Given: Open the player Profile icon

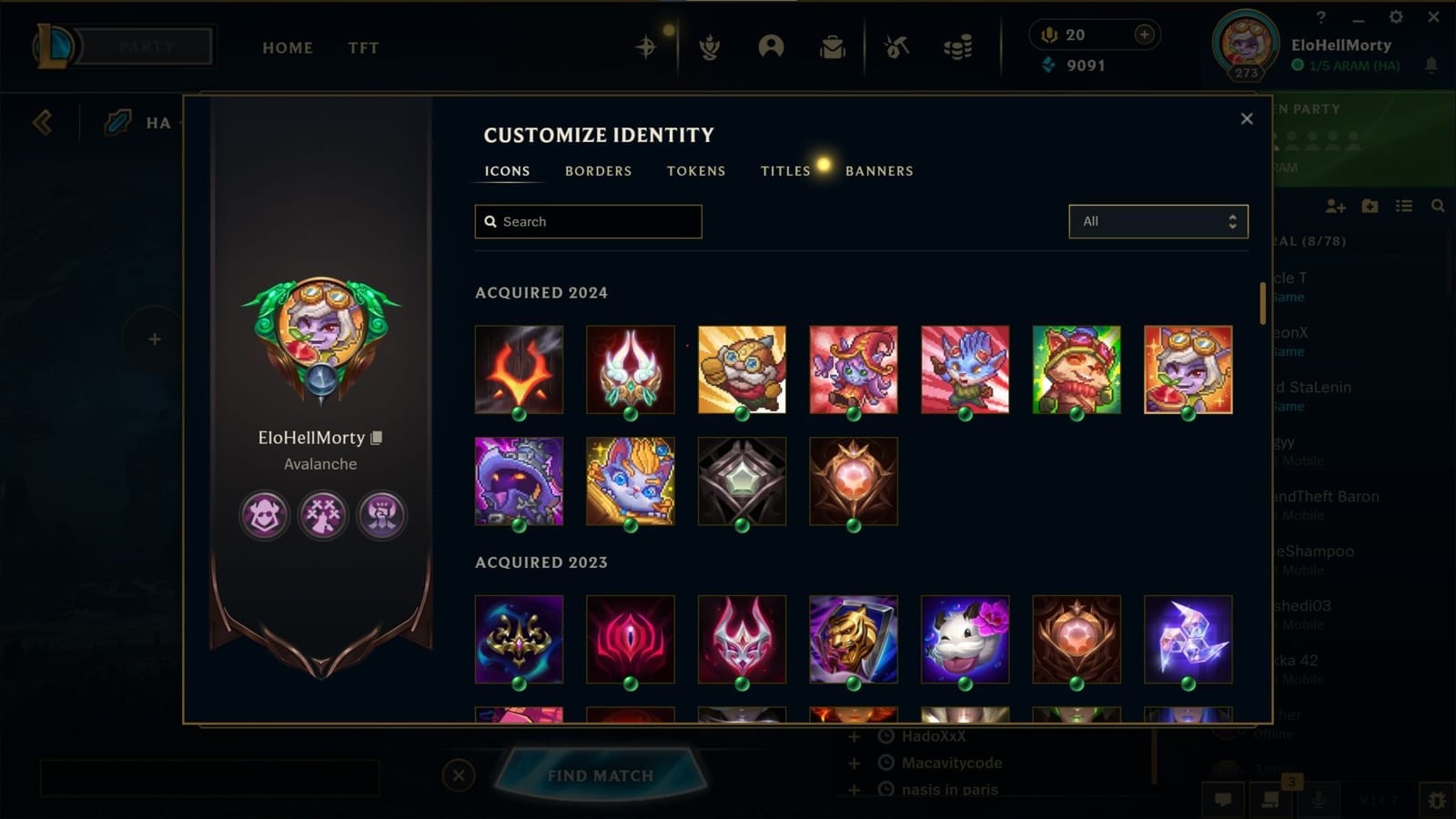Looking at the screenshot, I should [x=773, y=48].
